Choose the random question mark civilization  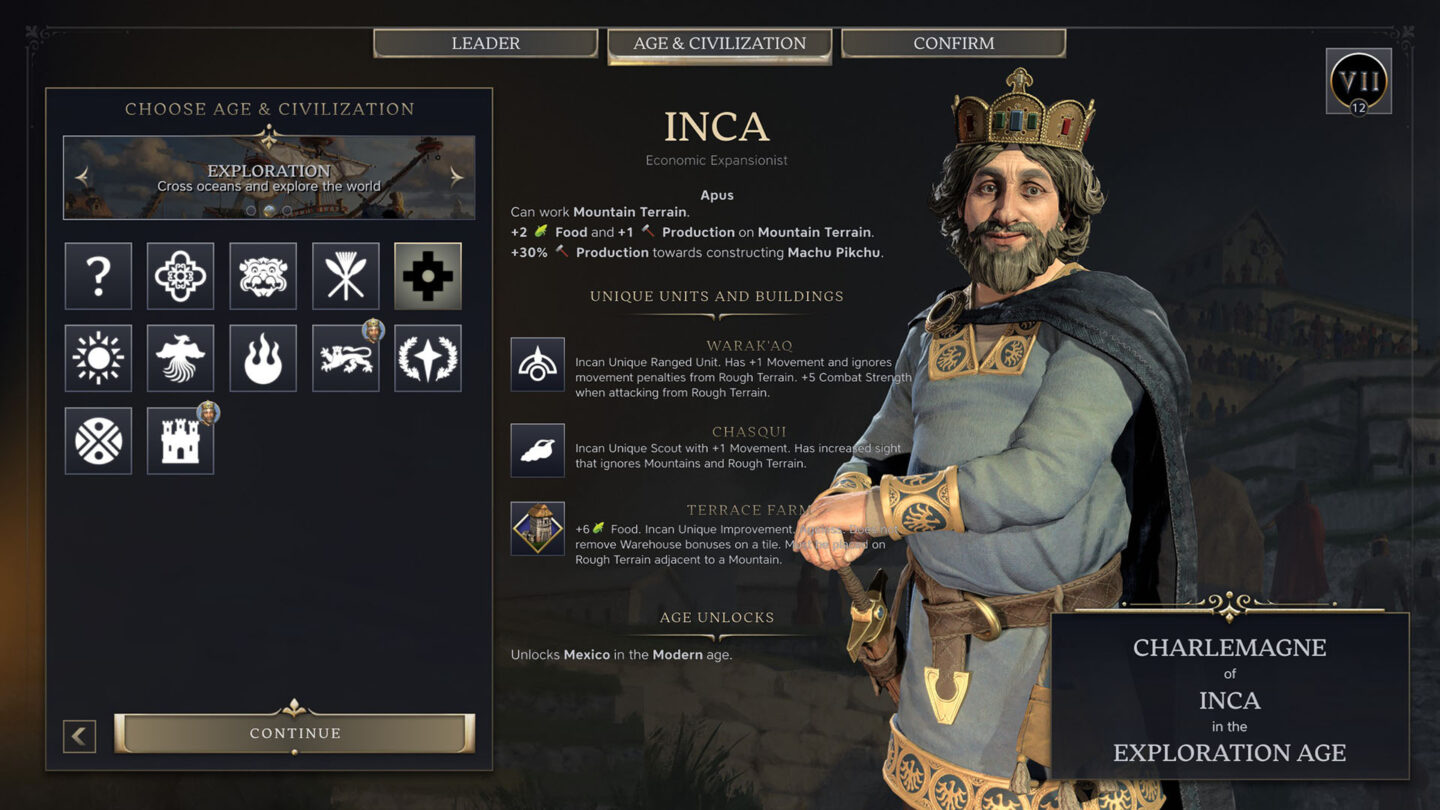tap(98, 276)
